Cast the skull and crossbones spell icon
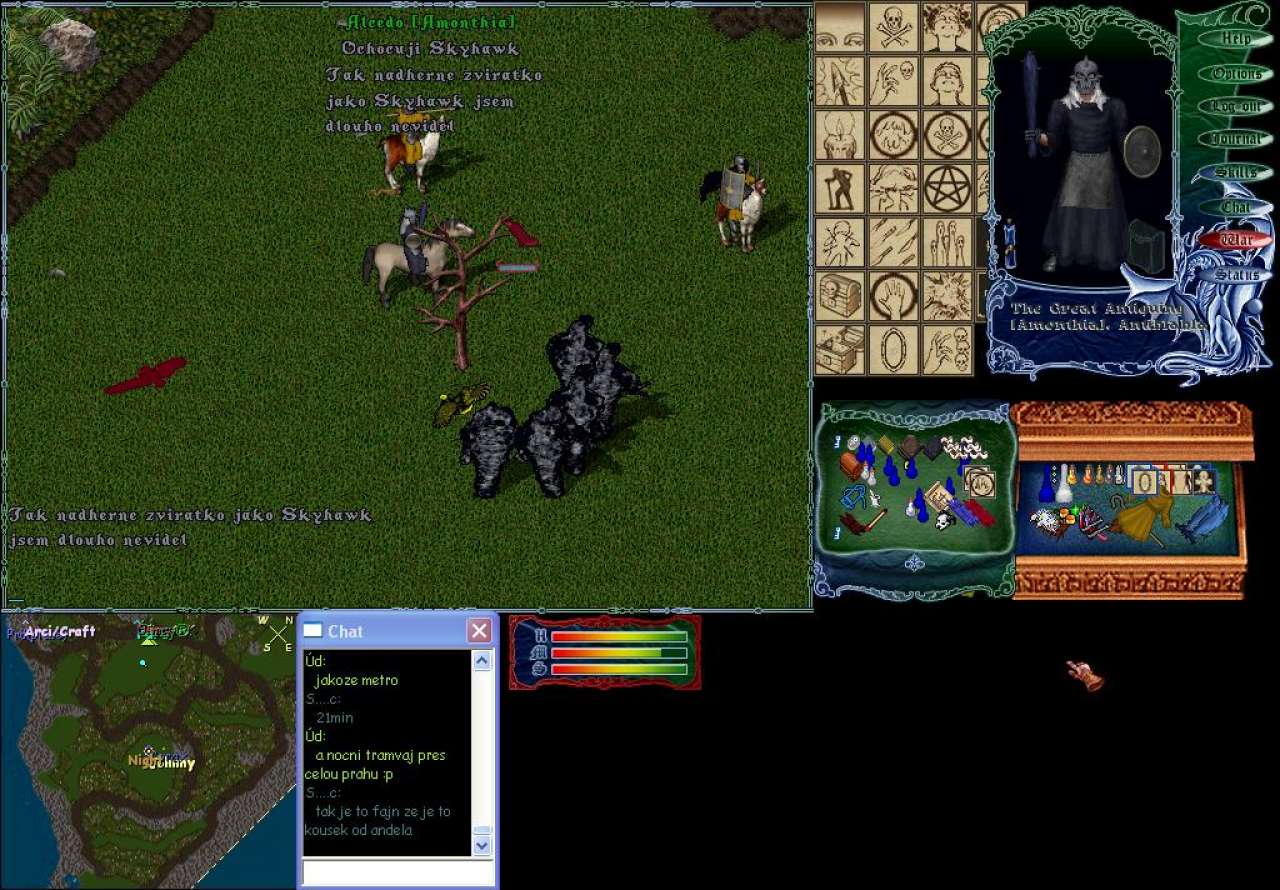This screenshot has height=890, width=1280. (x=893, y=27)
